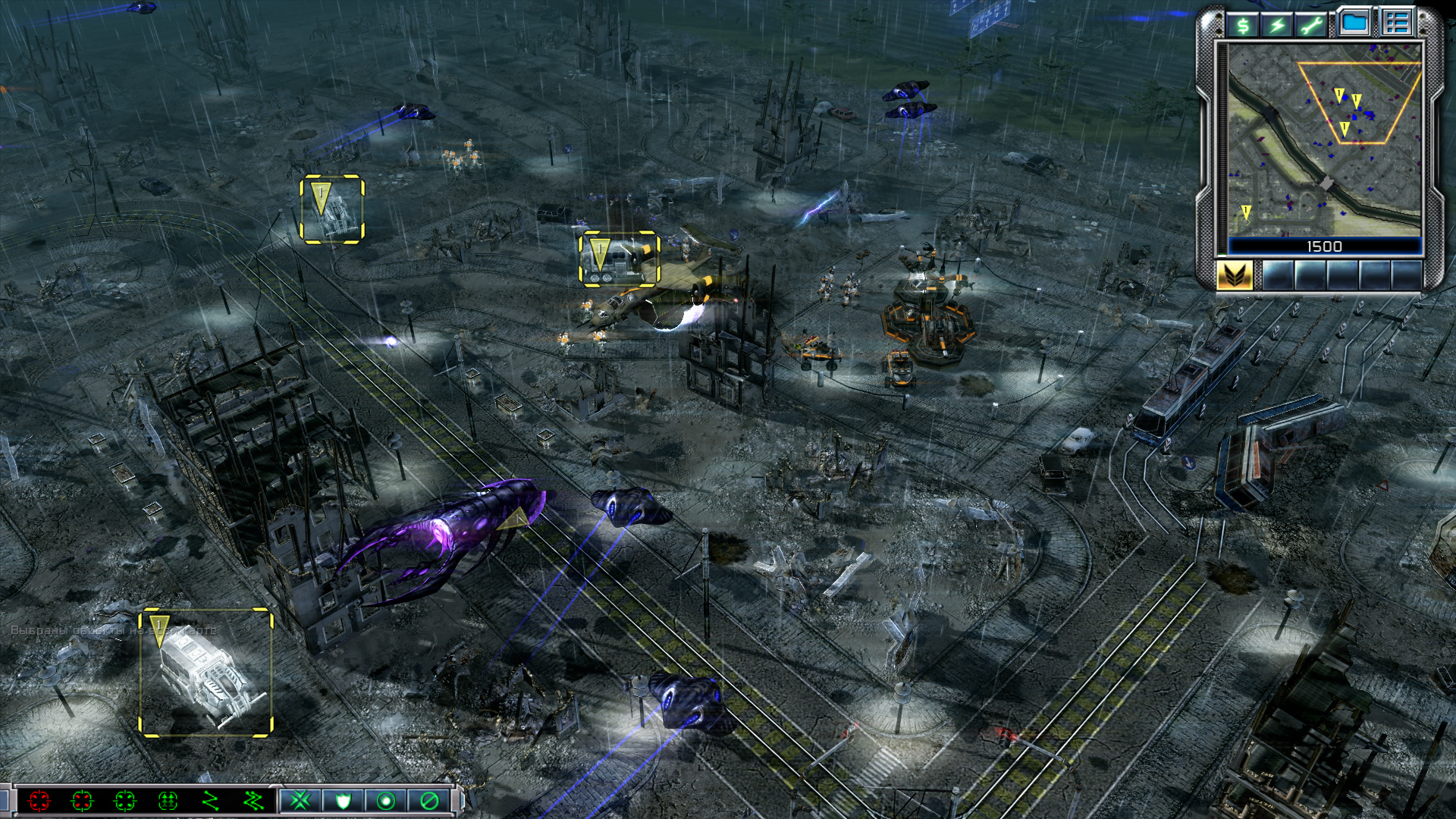Activate the wrench repair mode

[1313, 25]
